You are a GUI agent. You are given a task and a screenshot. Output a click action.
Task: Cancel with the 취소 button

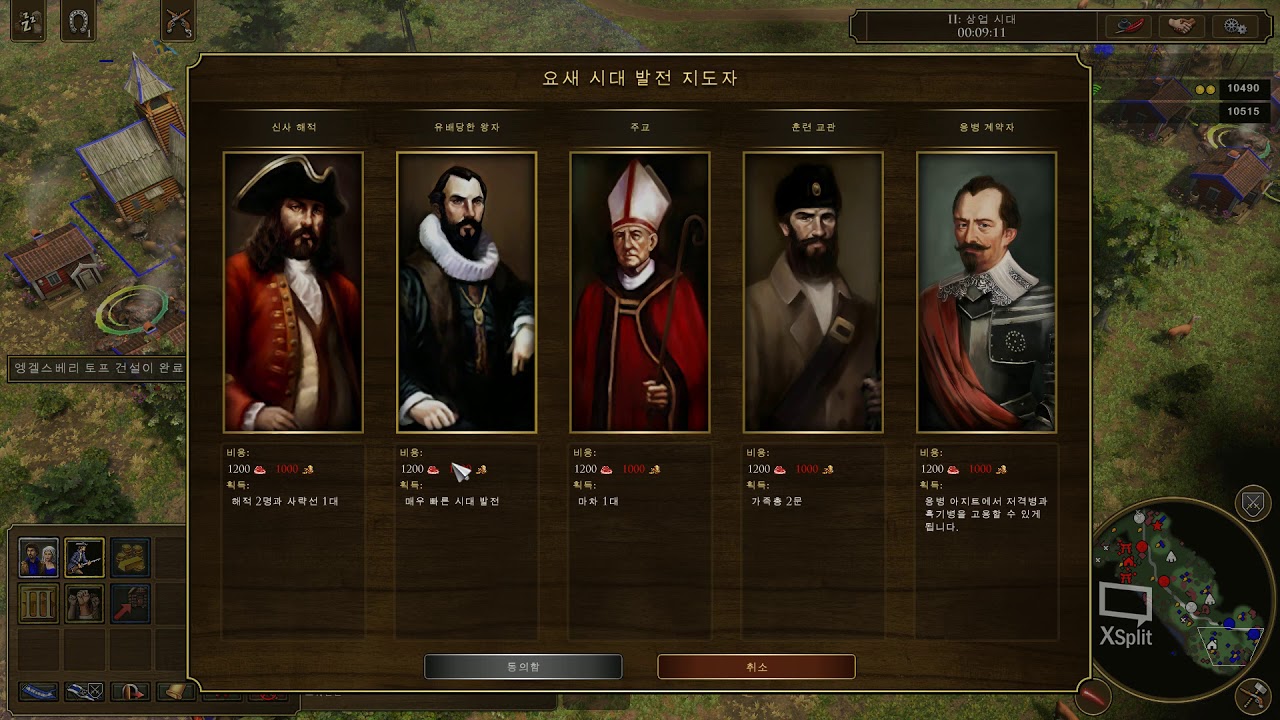(756, 667)
